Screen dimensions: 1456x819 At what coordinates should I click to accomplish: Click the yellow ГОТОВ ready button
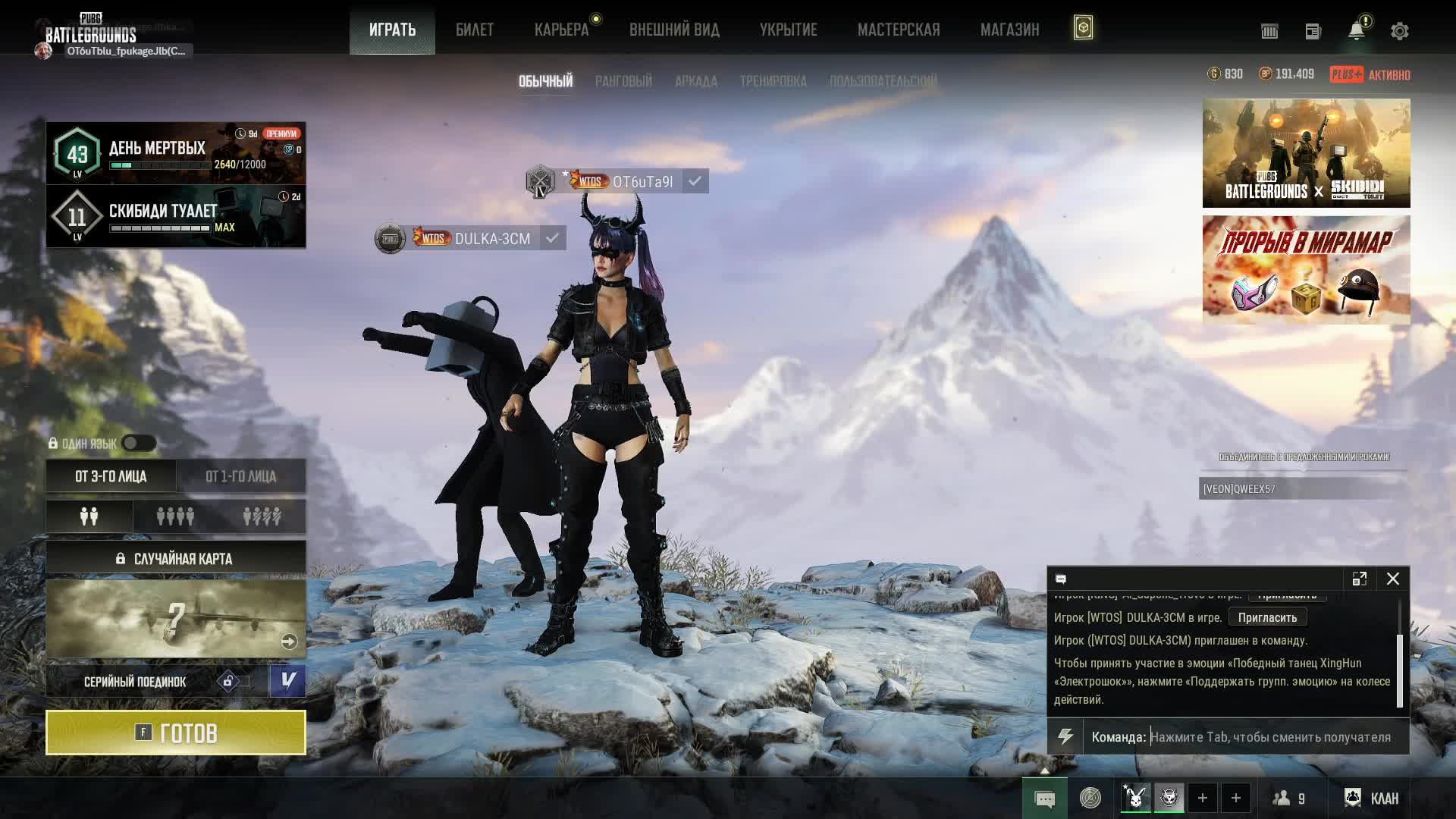click(x=176, y=733)
